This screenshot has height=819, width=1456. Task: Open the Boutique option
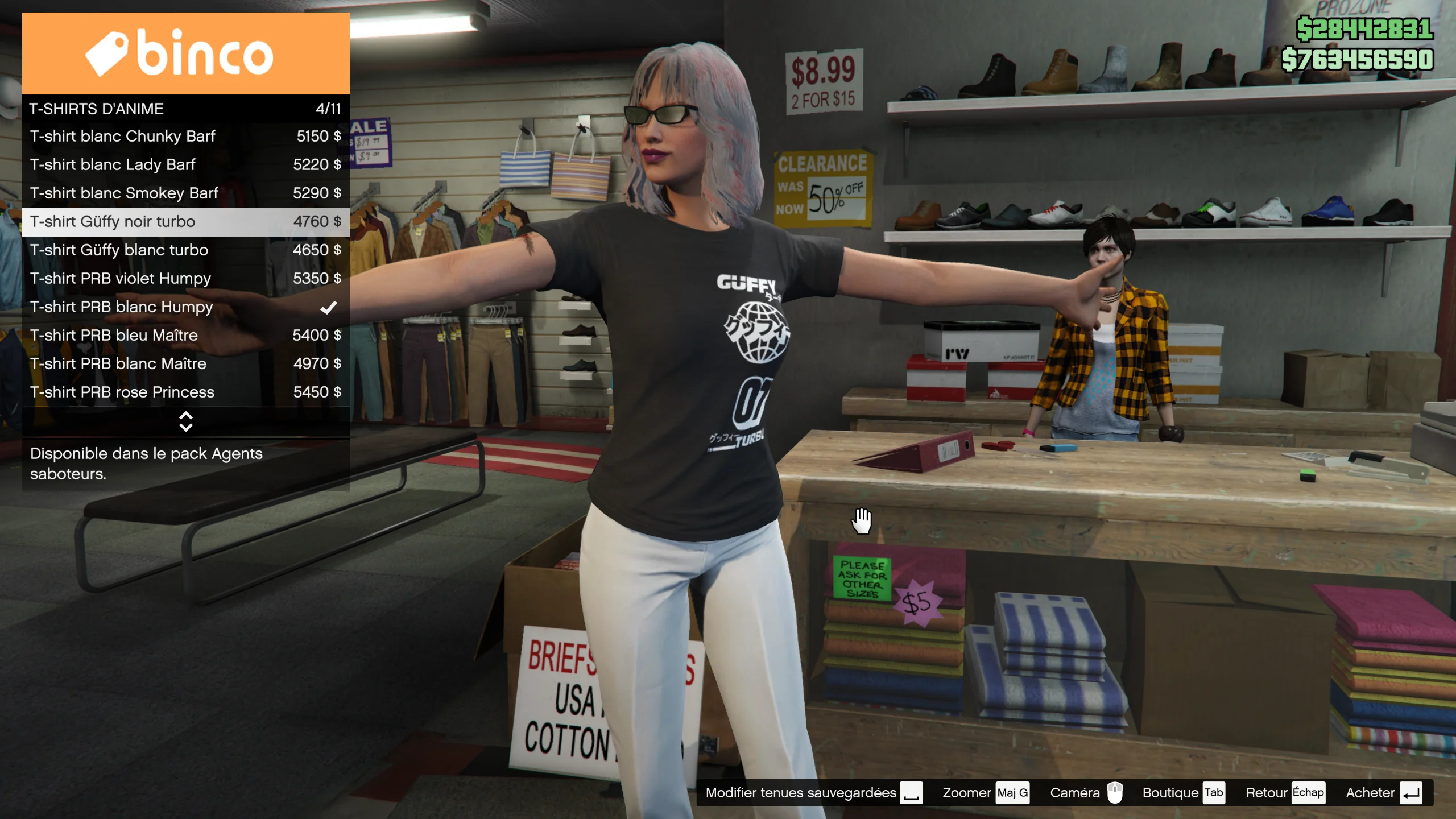coord(1183,793)
